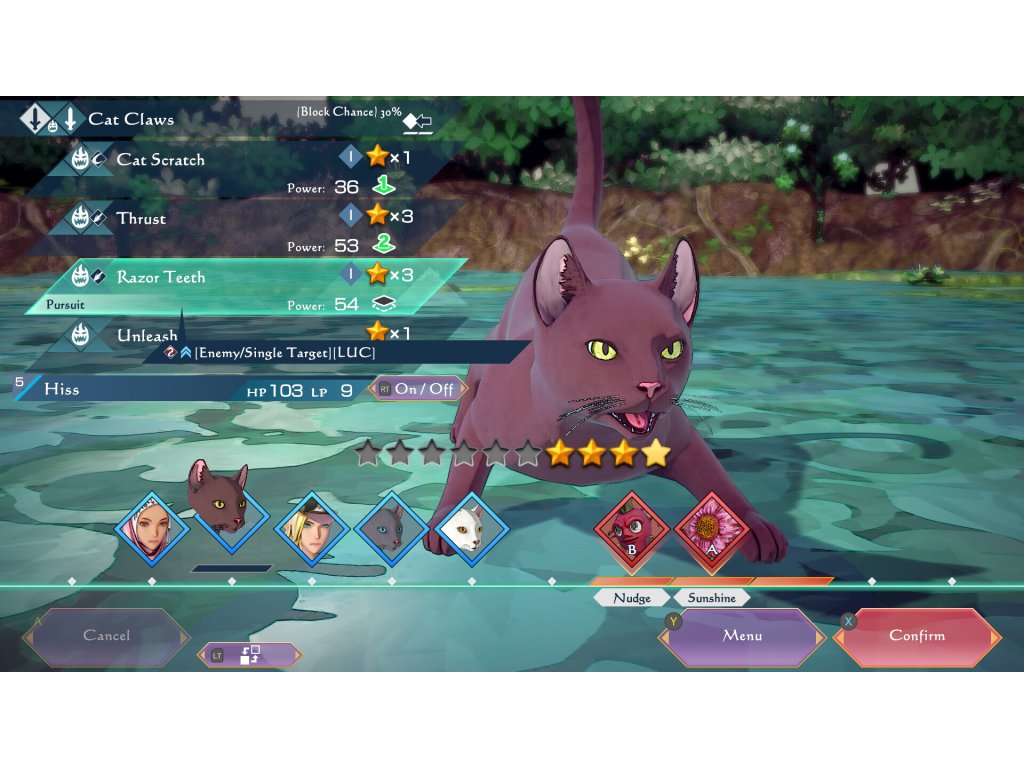This screenshot has height=768, width=1024.
Task: Pick the Razor Teeth skill
Action: pos(160,277)
